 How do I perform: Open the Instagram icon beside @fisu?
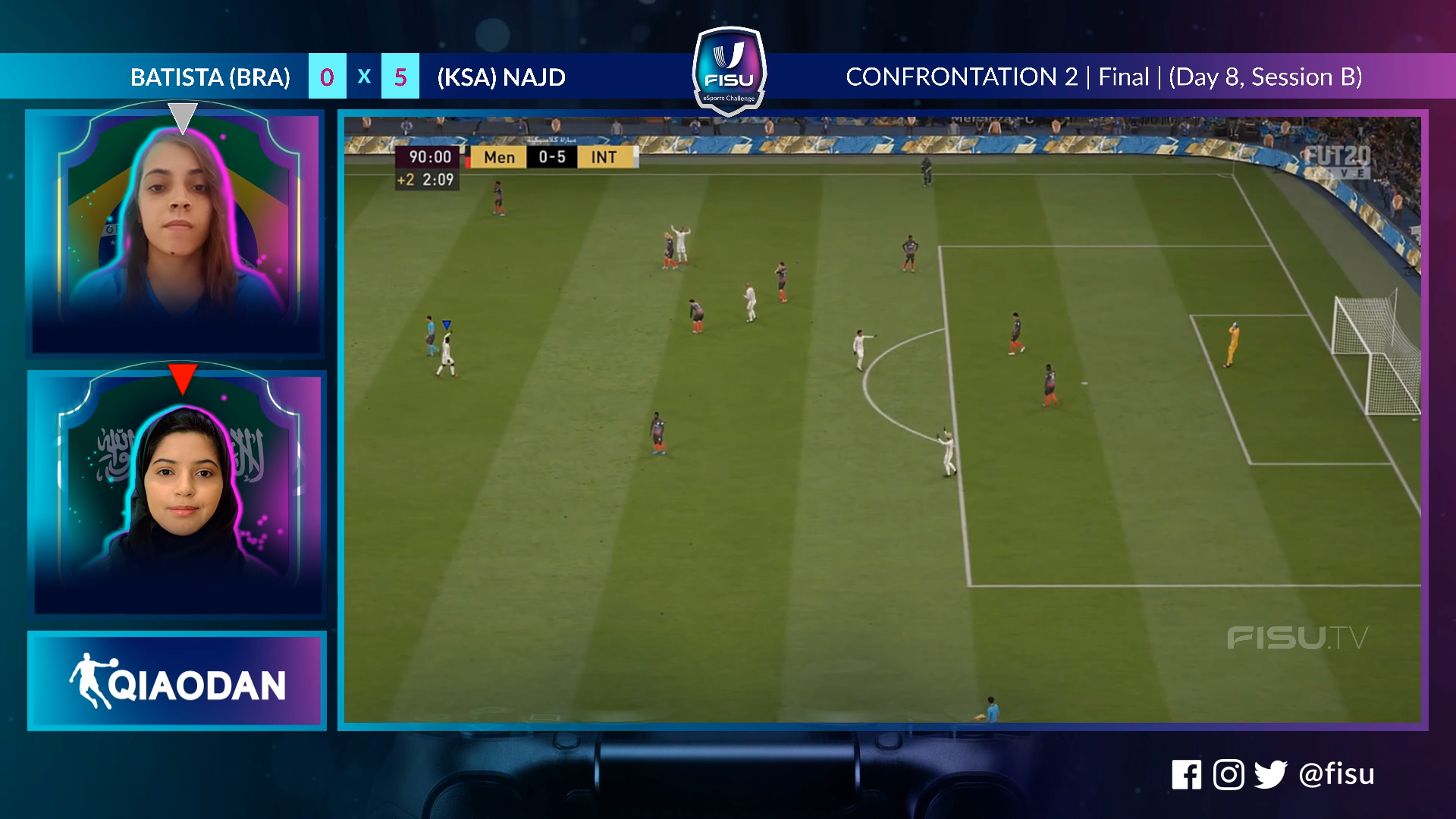click(x=1228, y=774)
